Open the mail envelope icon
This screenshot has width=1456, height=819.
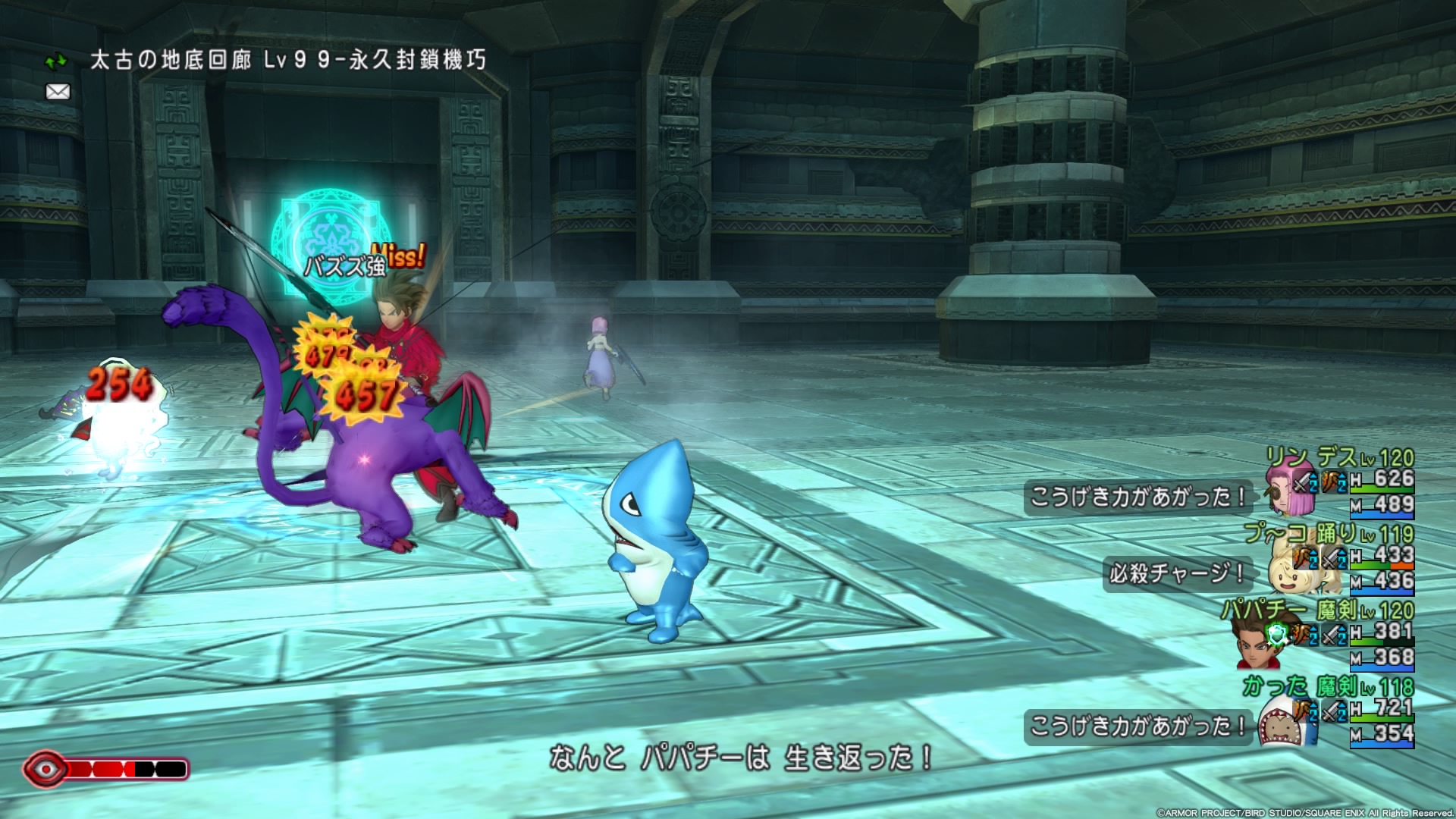(x=58, y=92)
